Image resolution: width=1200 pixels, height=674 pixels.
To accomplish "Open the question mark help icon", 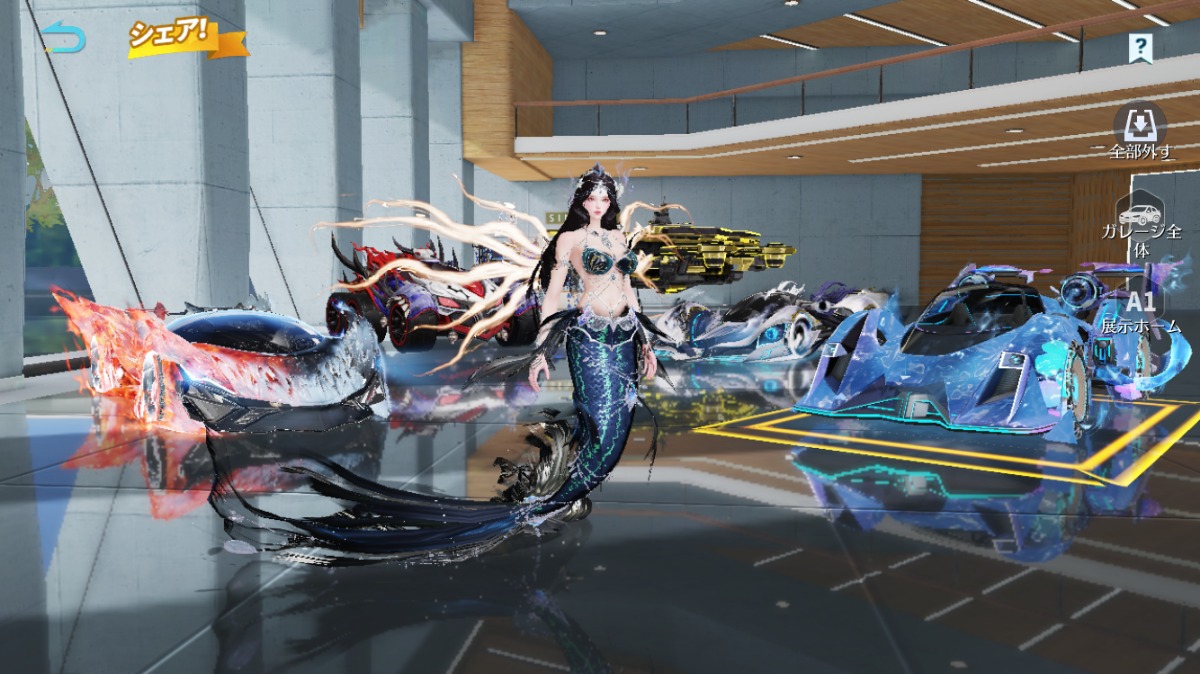I will pyautogui.click(x=1140, y=47).
